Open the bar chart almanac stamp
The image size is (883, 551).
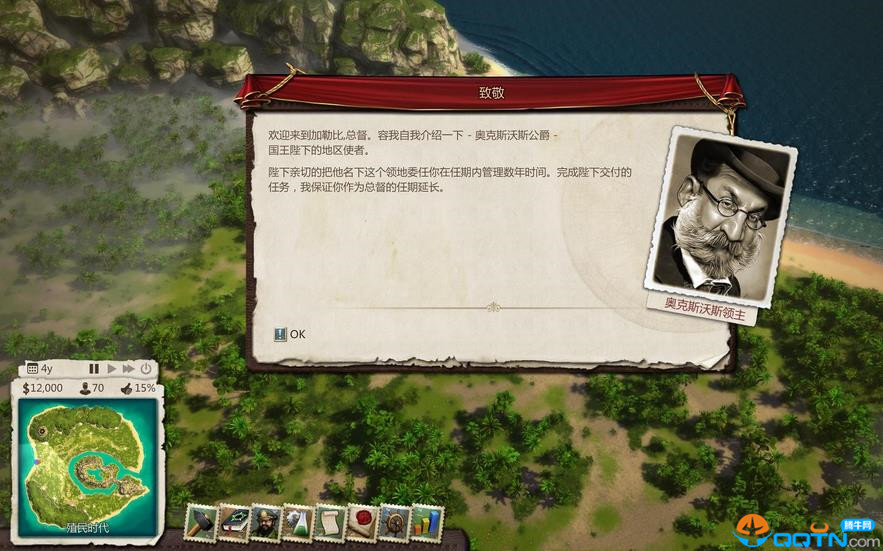[426, 523]
